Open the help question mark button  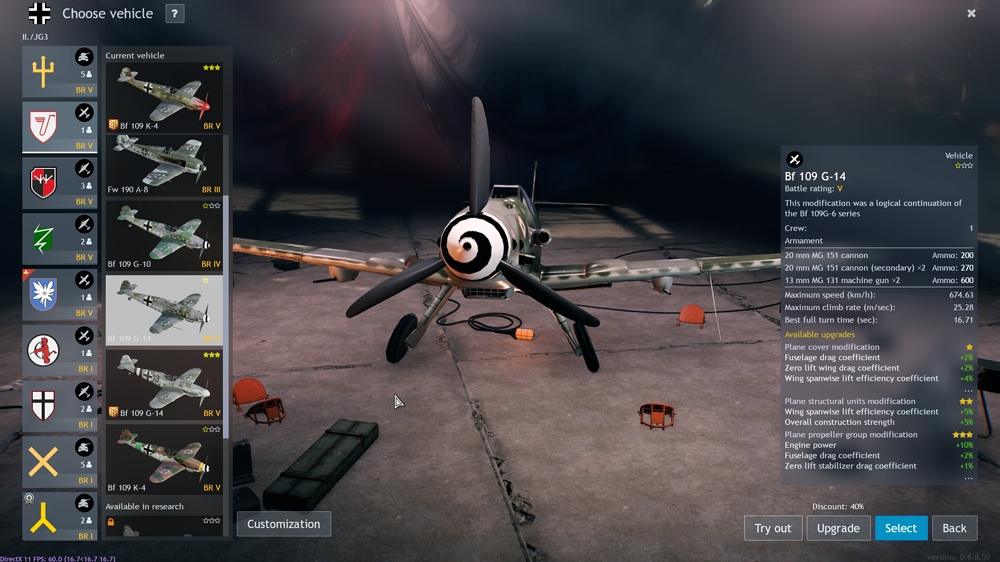(x=174, y=13)
